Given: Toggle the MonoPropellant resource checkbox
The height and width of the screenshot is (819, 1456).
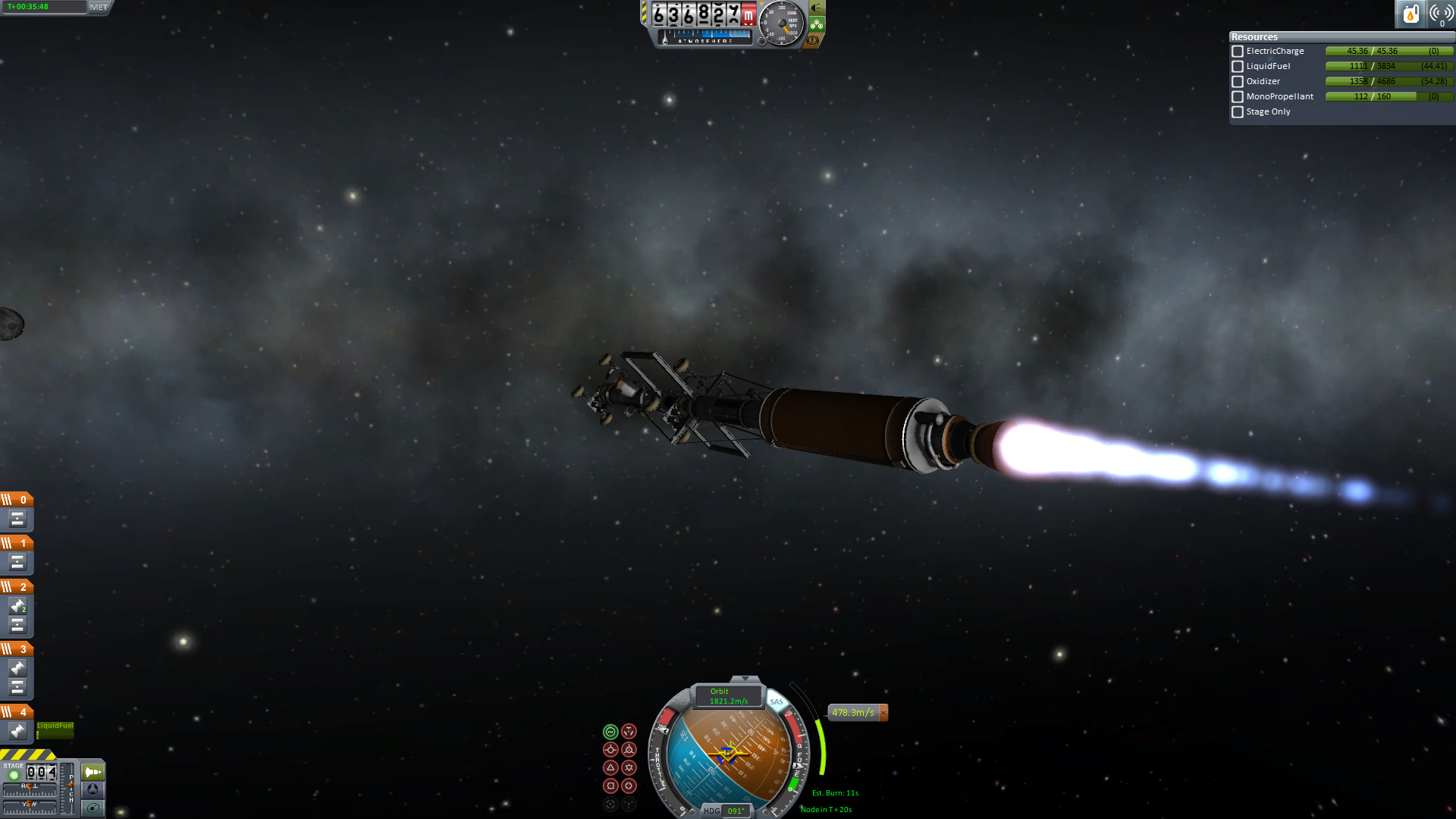Looking at the screenshot, I should [x=1238, y=97].
